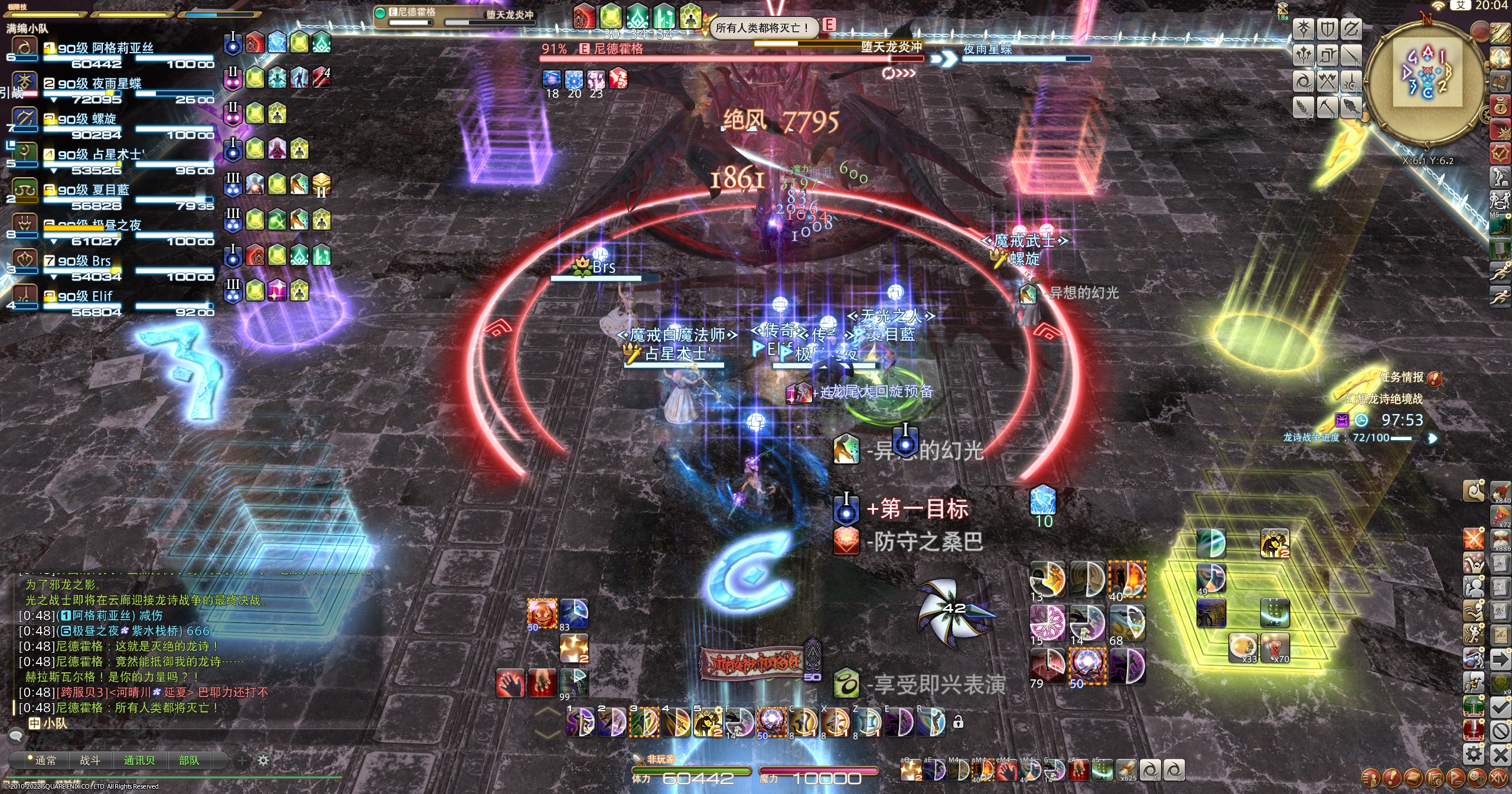Screen dimensions: 1512x794
Task: Toggle the hotbar padlock icon
Action: (958, 722)
